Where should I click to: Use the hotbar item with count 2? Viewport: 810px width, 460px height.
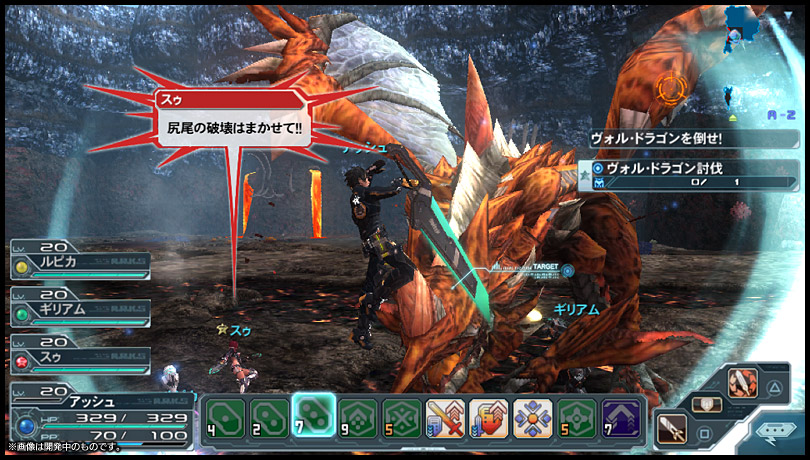[x=267, y=417]
